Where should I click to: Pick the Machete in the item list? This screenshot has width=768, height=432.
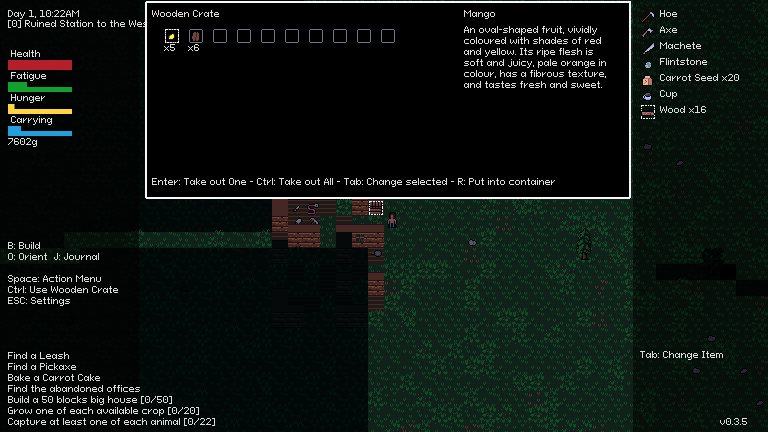(679, 46)
